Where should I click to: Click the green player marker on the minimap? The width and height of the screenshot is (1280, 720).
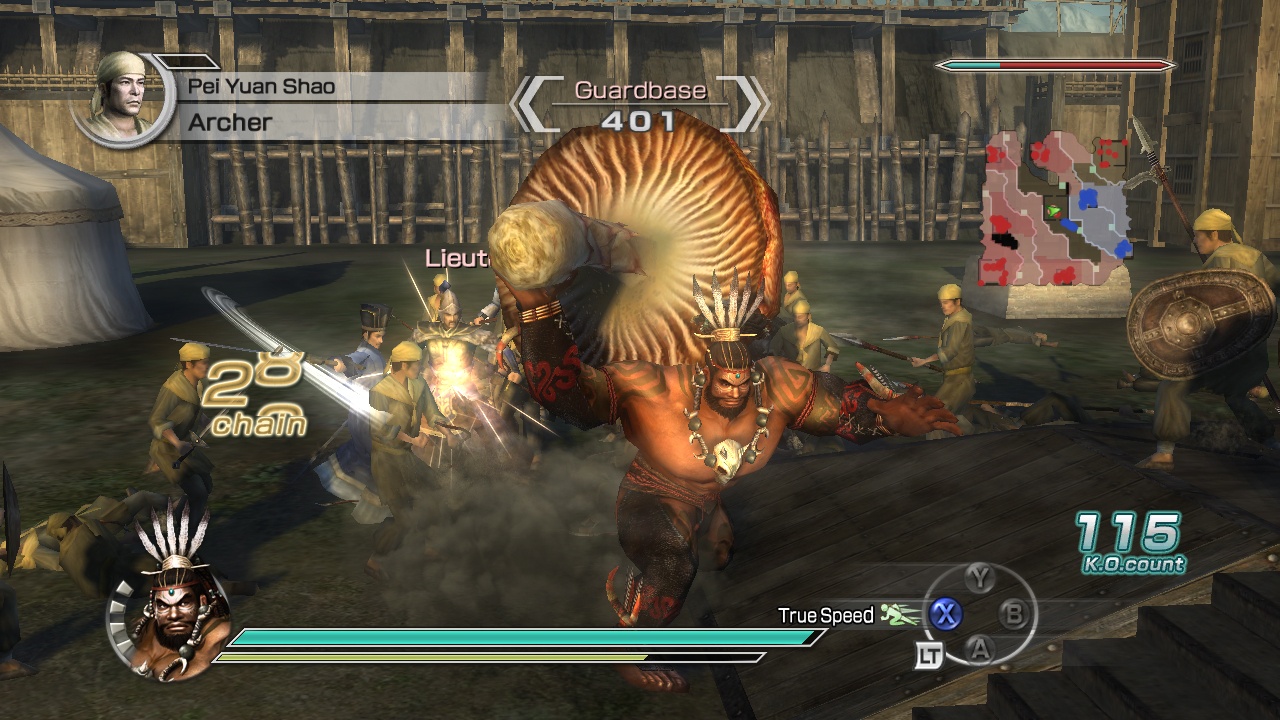(x=1052, y=206)
